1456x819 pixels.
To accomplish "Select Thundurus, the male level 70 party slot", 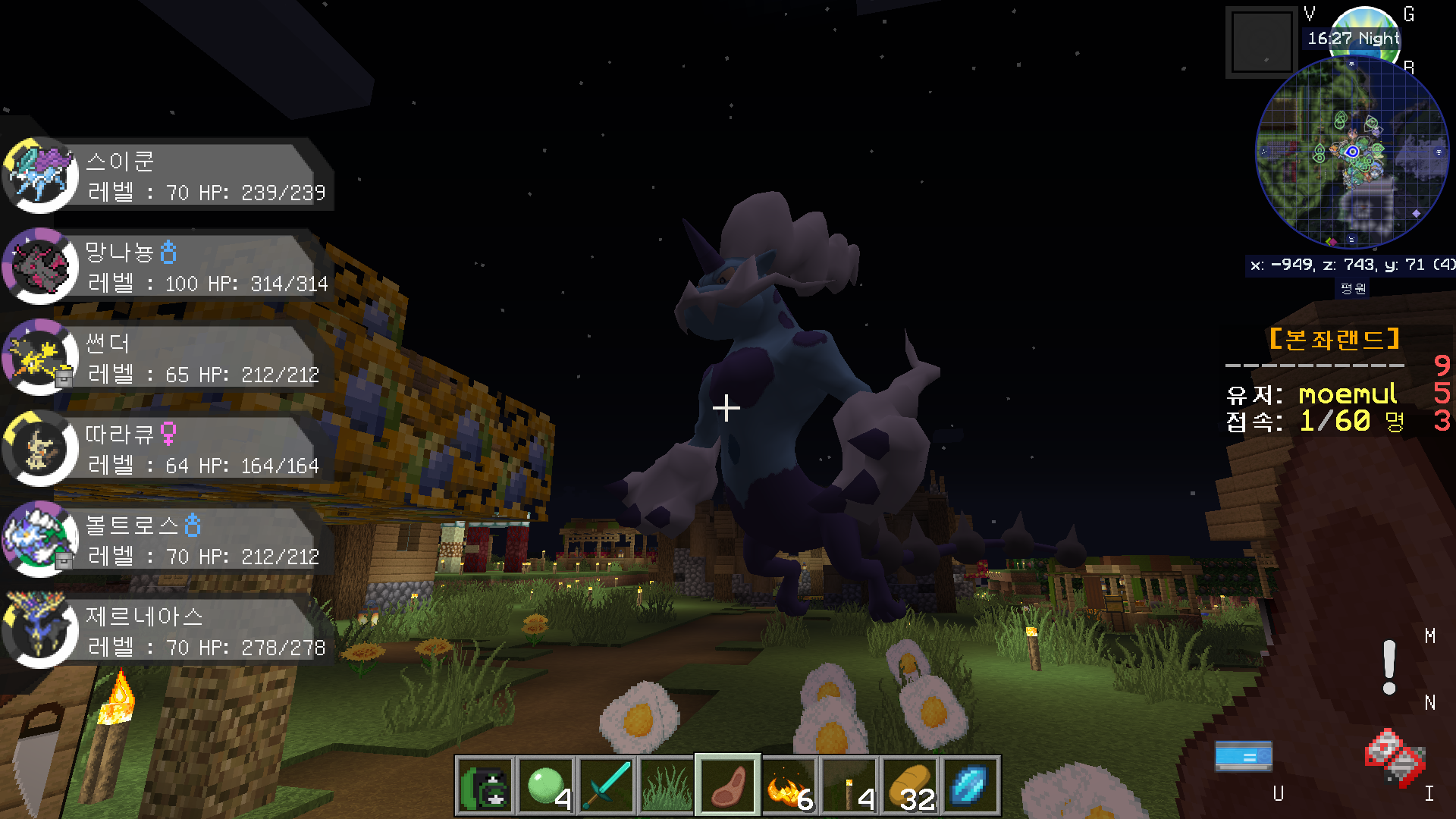I will tap(167, 541).
